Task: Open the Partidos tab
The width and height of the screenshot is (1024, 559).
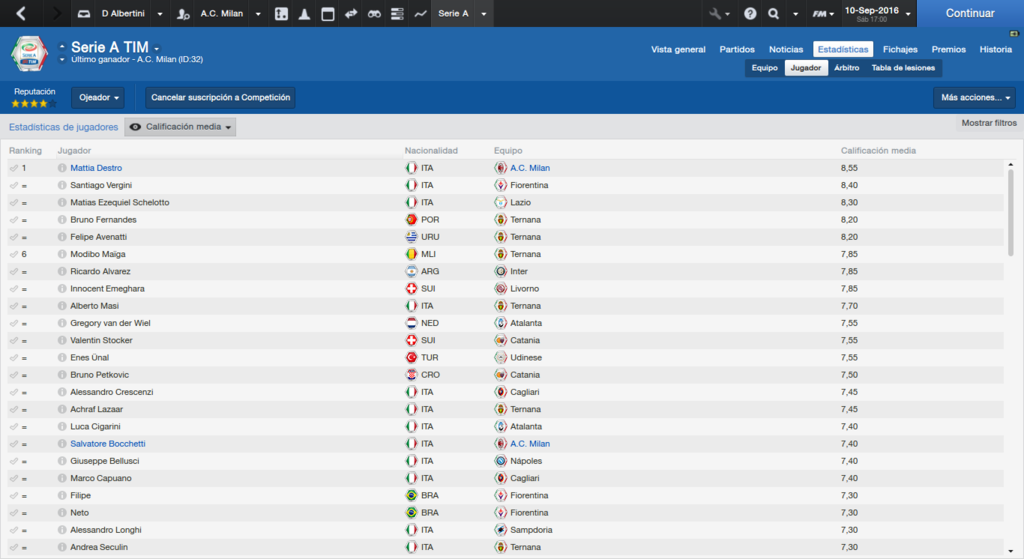Action: pos(737,49)
